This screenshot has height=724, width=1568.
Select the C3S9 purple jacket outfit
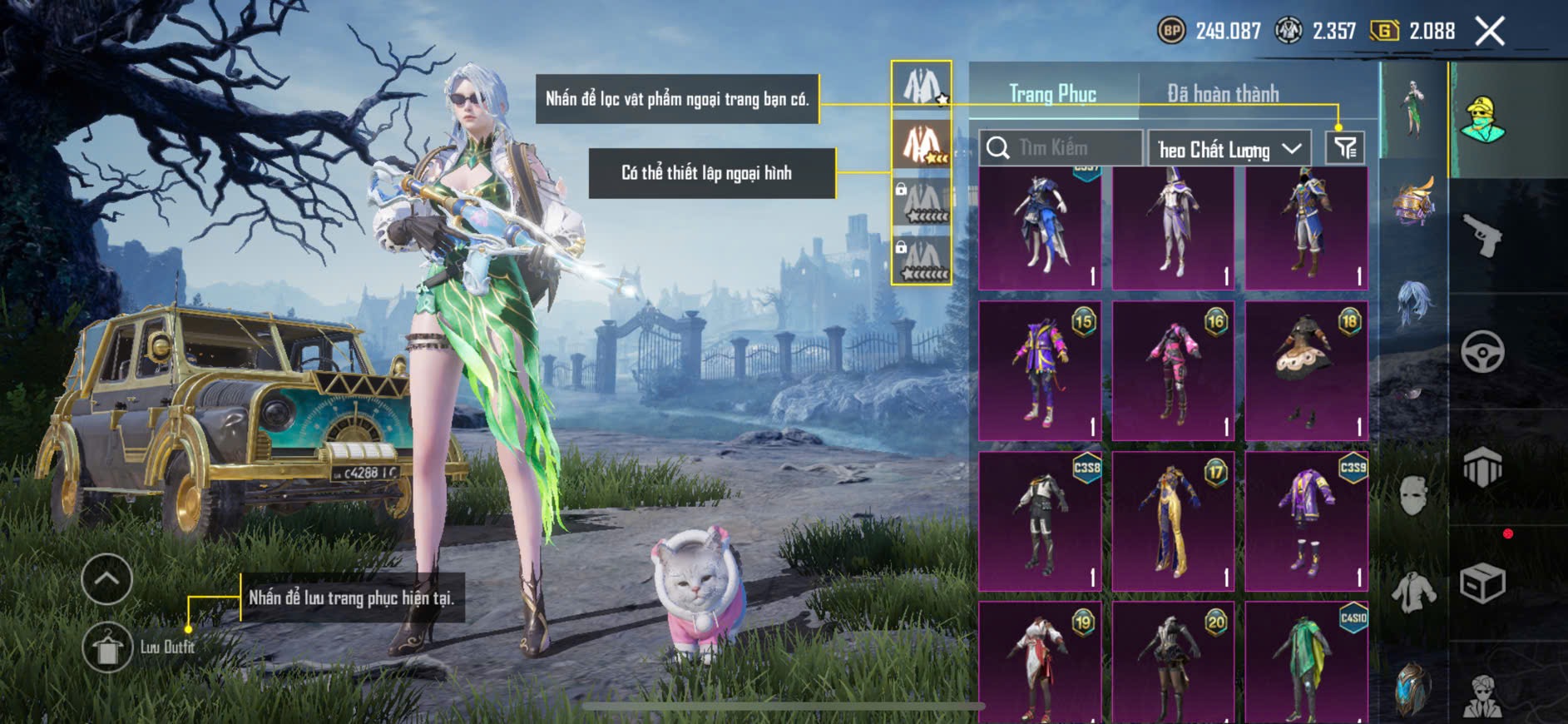[1306, 522]
